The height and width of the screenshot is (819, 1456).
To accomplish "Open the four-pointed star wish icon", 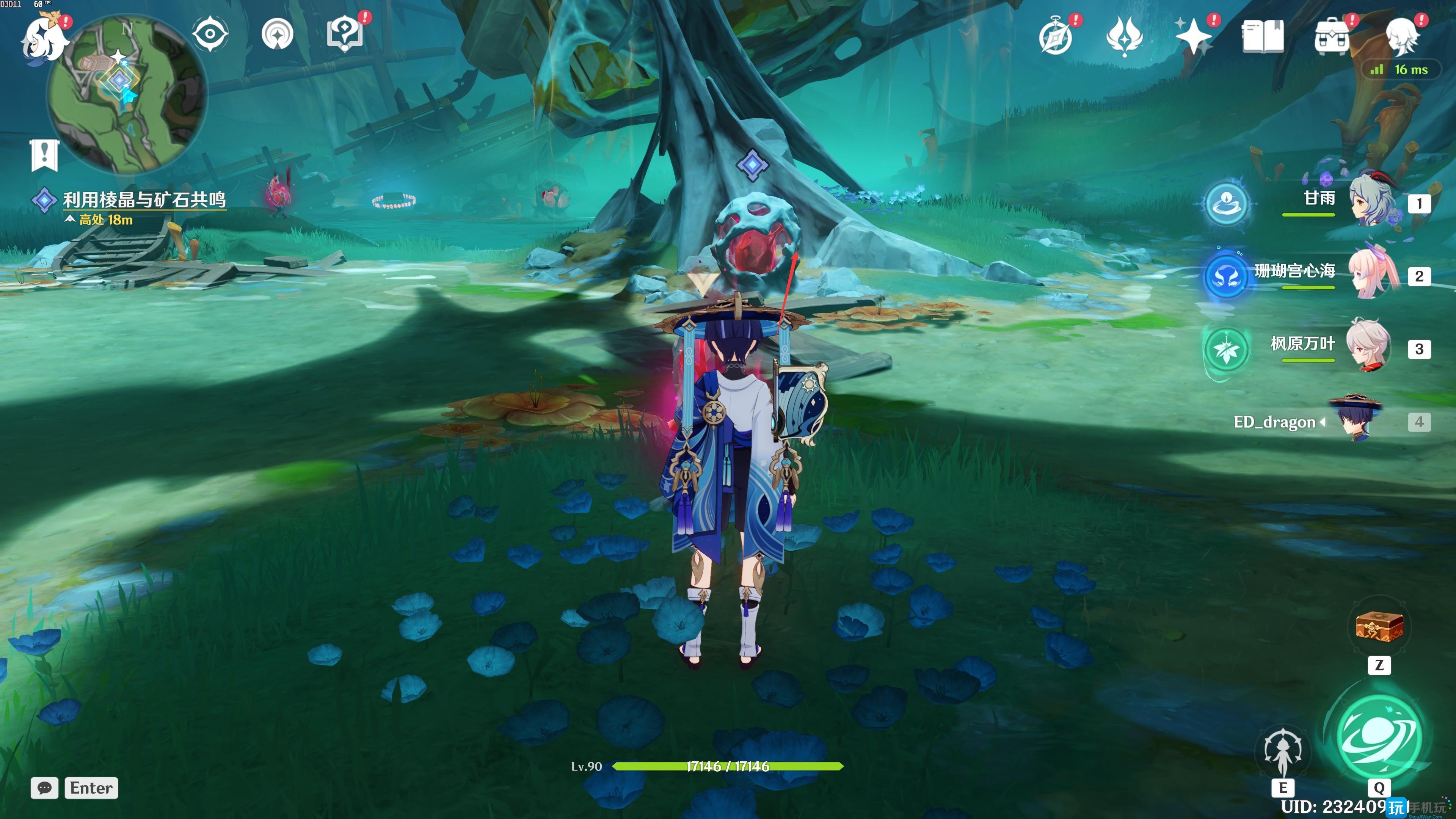I will 1192,37.
